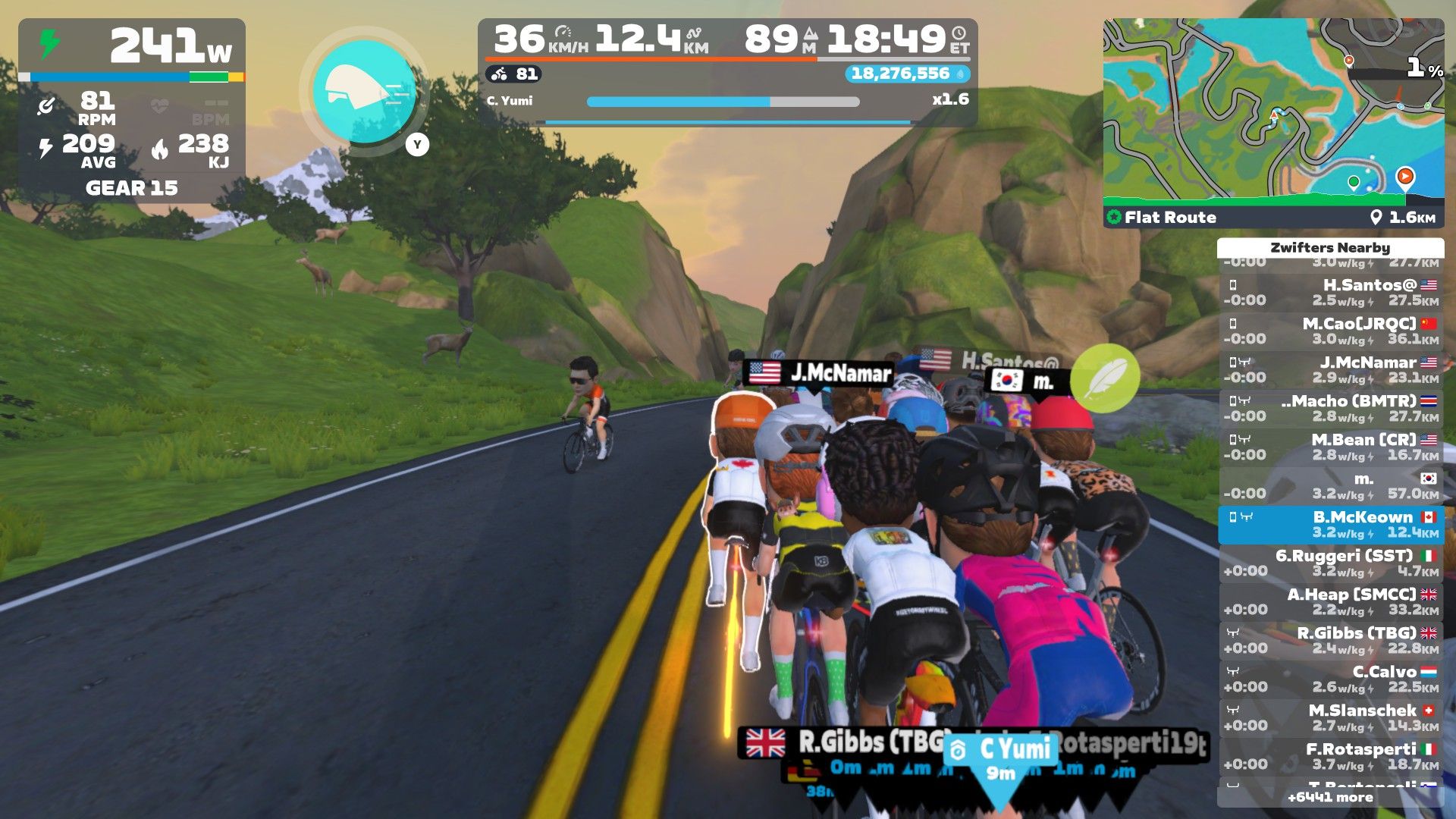Select the feather power-up badge
Image resolution: width=1456 pixels, height=819 pixels.
click(x=1105, y=378)
